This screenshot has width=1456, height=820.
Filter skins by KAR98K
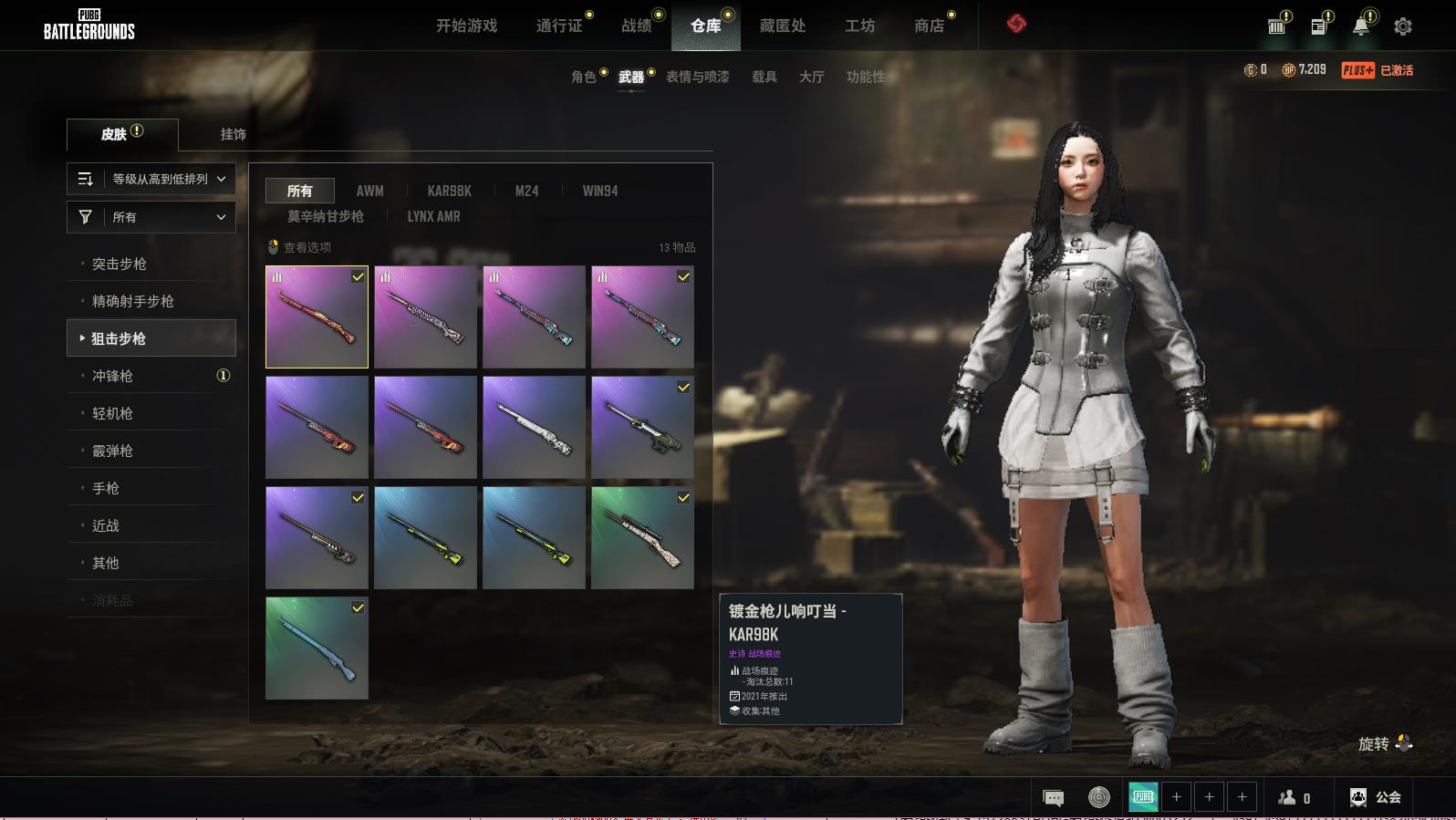[449, 191]
